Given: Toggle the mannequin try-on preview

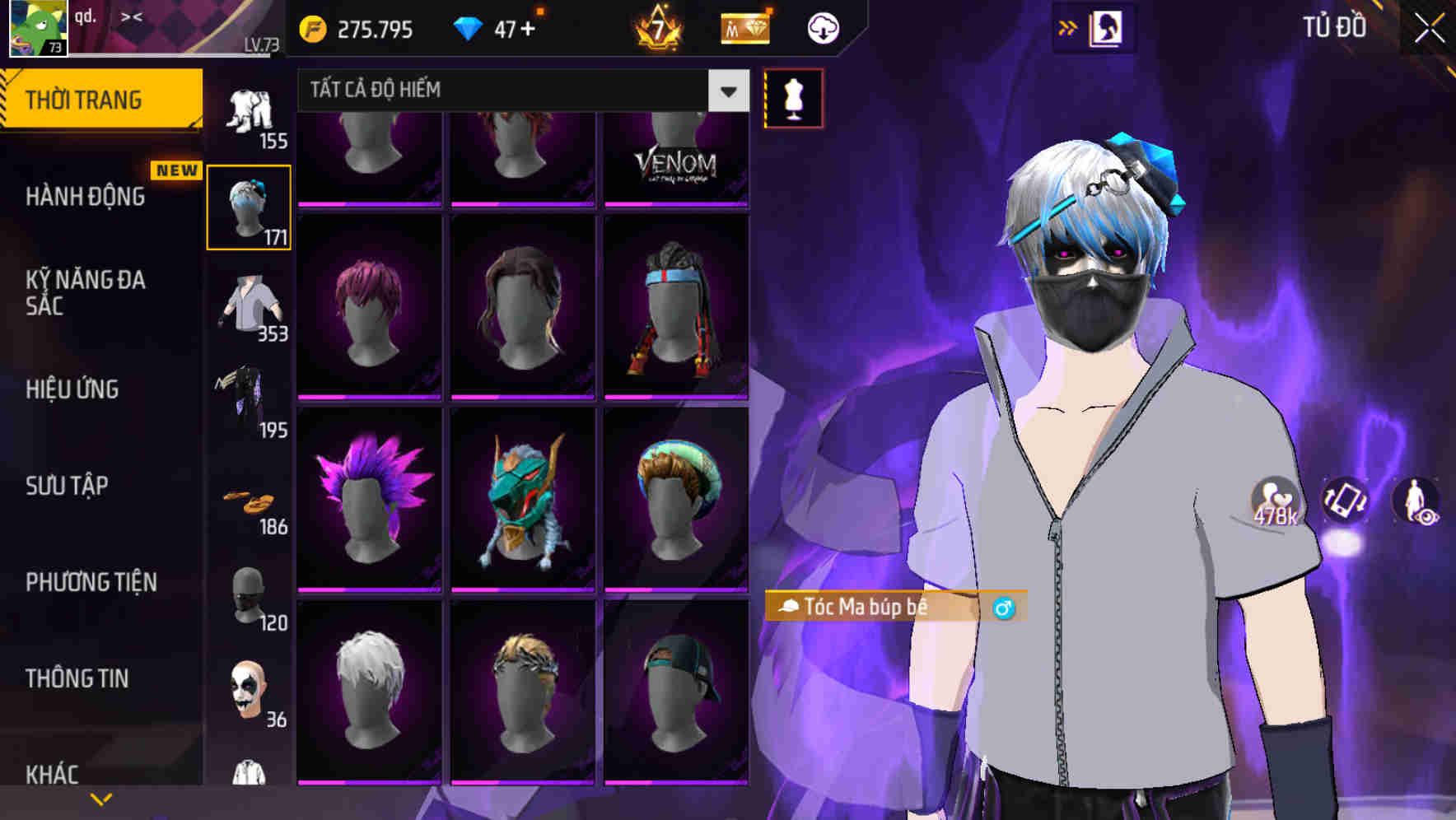Looking at the screenshot, I should (x=793, y=97).
